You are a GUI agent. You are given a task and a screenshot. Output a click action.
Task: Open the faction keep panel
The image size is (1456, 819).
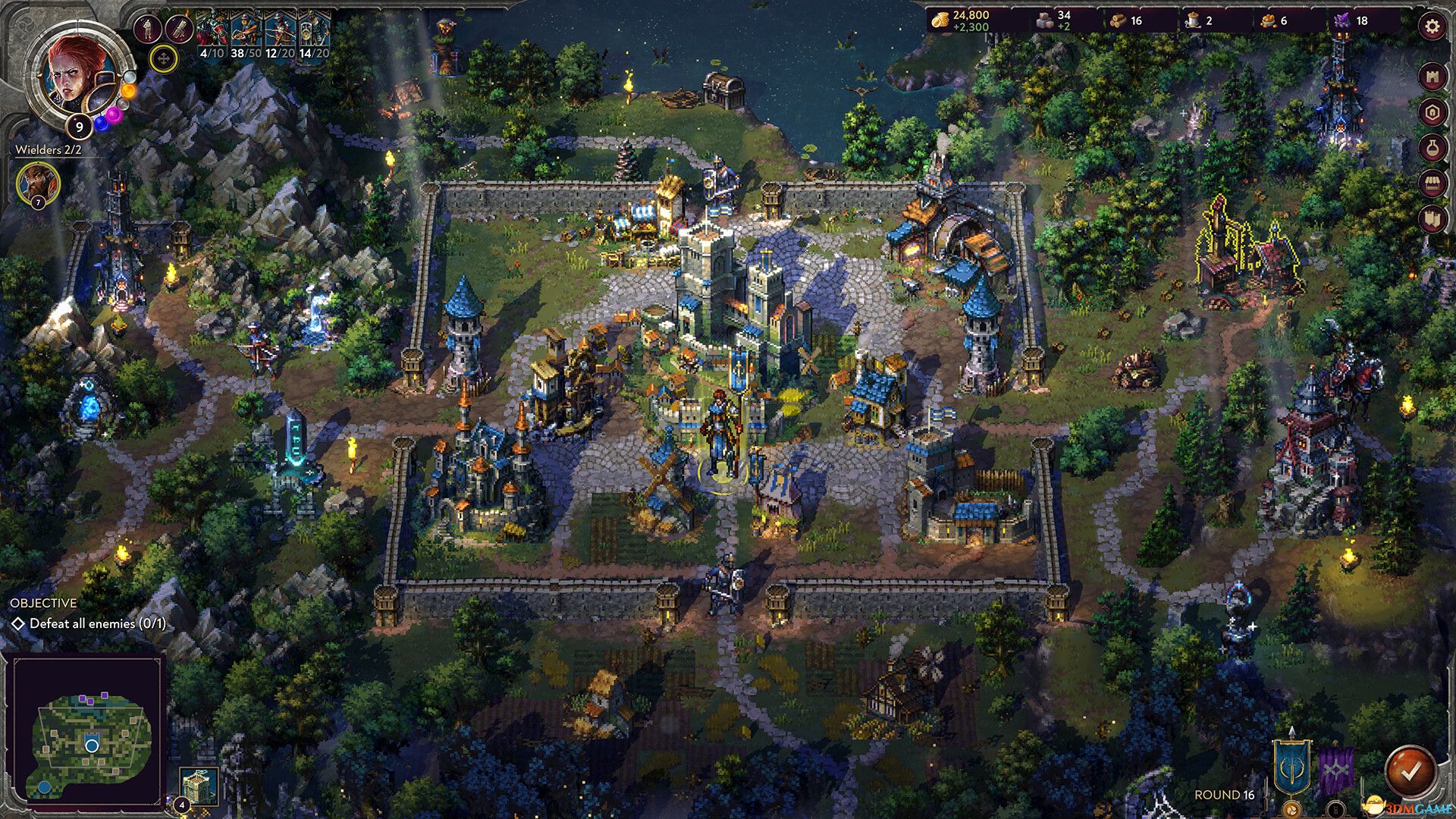(1432, 111)
